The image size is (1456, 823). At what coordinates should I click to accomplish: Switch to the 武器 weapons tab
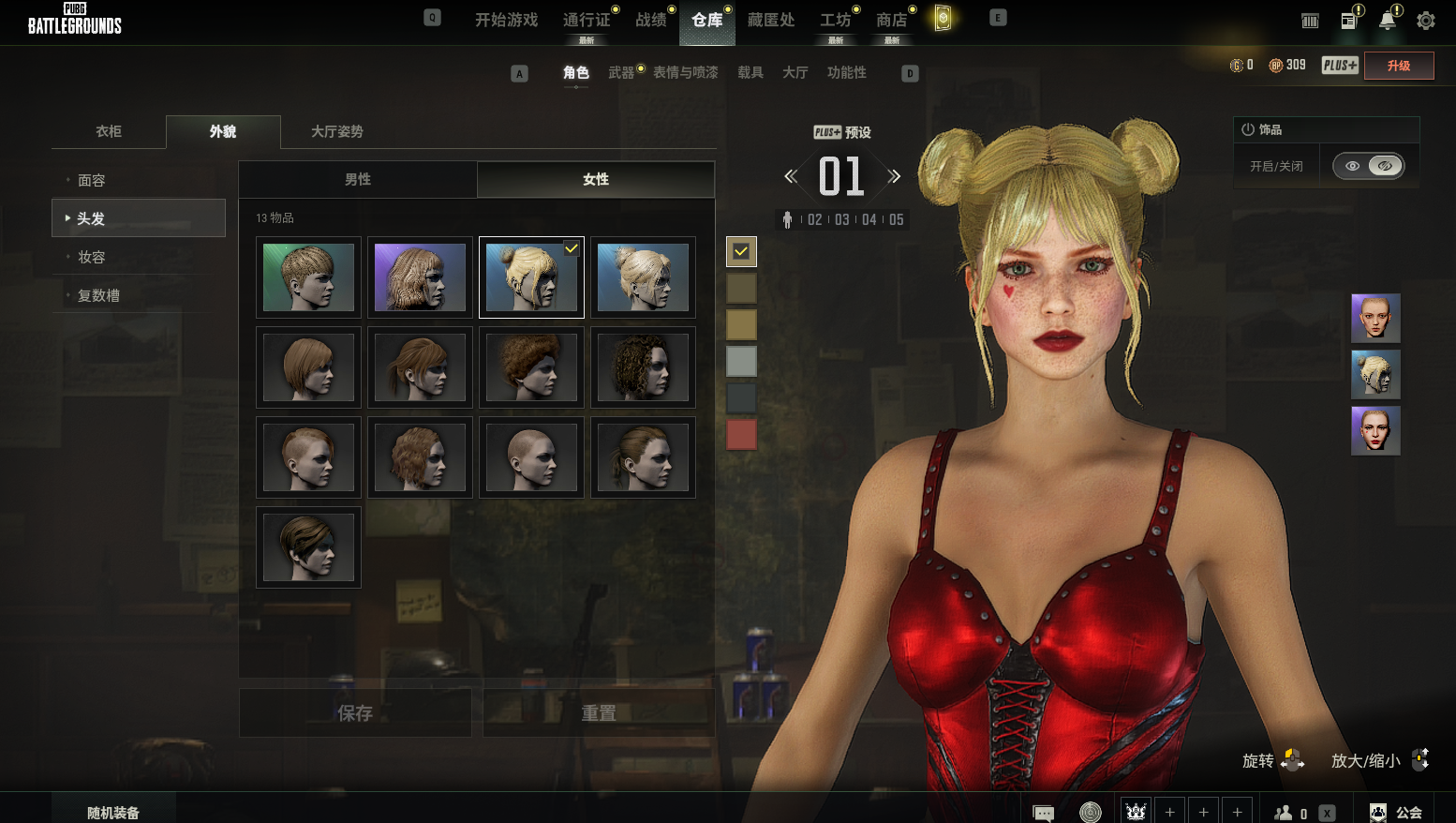coord(621,72)
